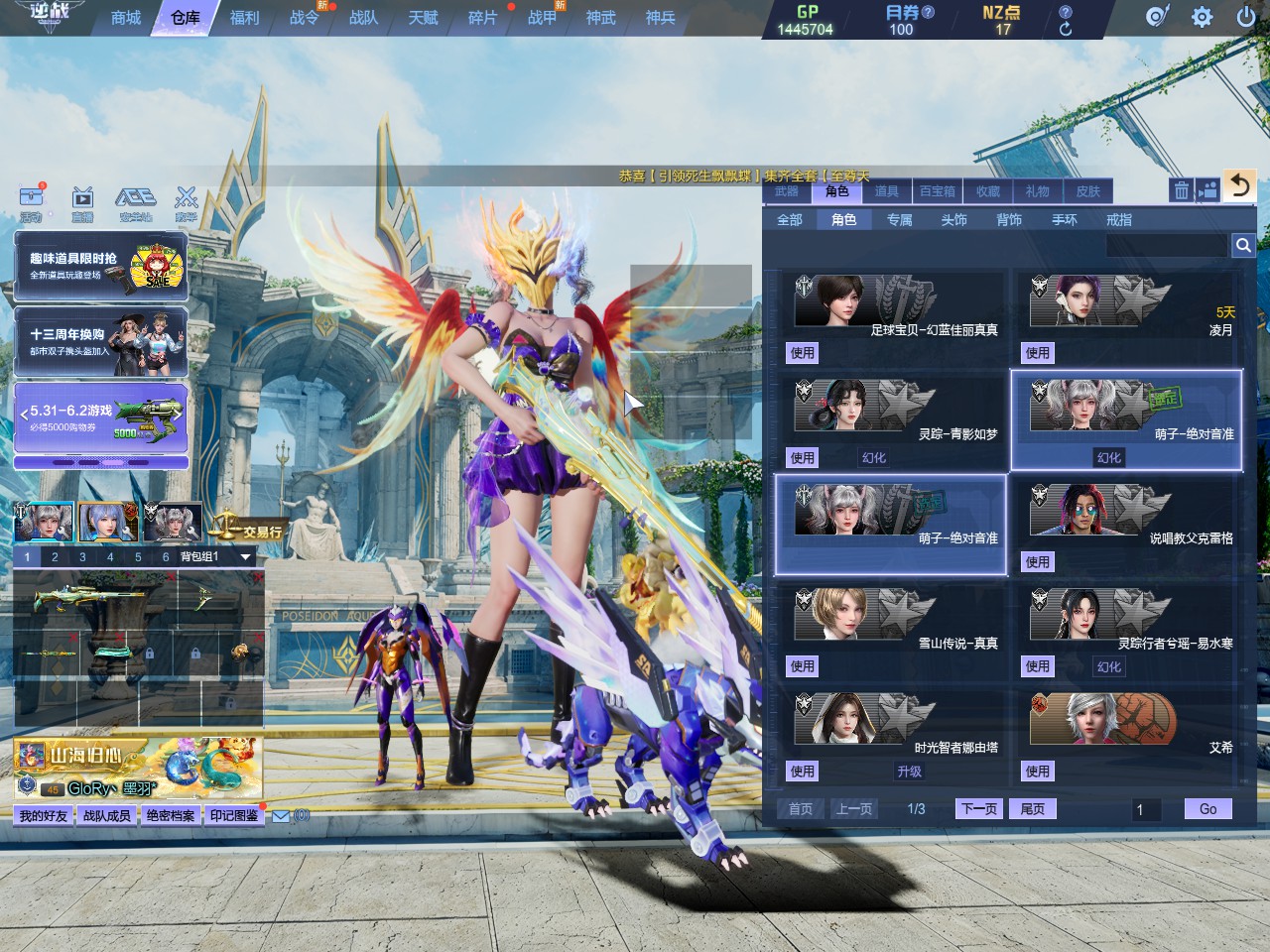The image size is (1270, 952).
Task: Open the gear settings icon
Action: pyautogui.click(x=1202, y=17)
